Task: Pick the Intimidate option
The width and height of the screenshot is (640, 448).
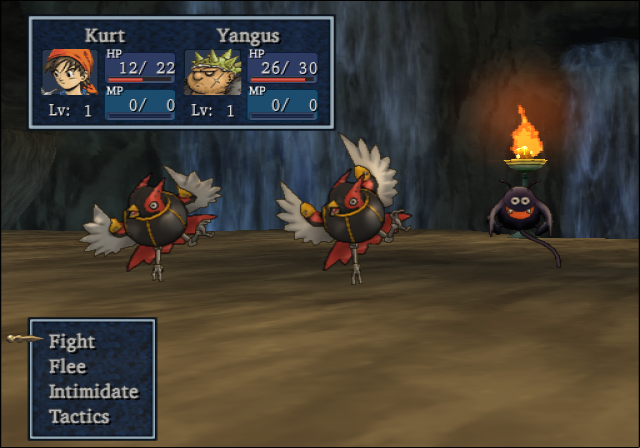Action: pos(93,392)
